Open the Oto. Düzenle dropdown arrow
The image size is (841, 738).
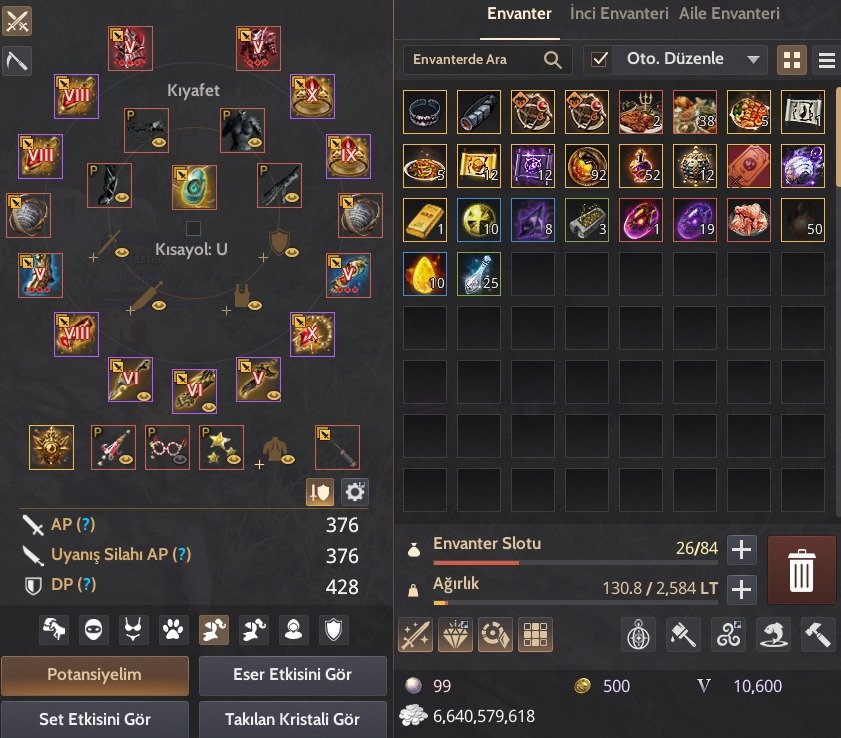point(753,59)
